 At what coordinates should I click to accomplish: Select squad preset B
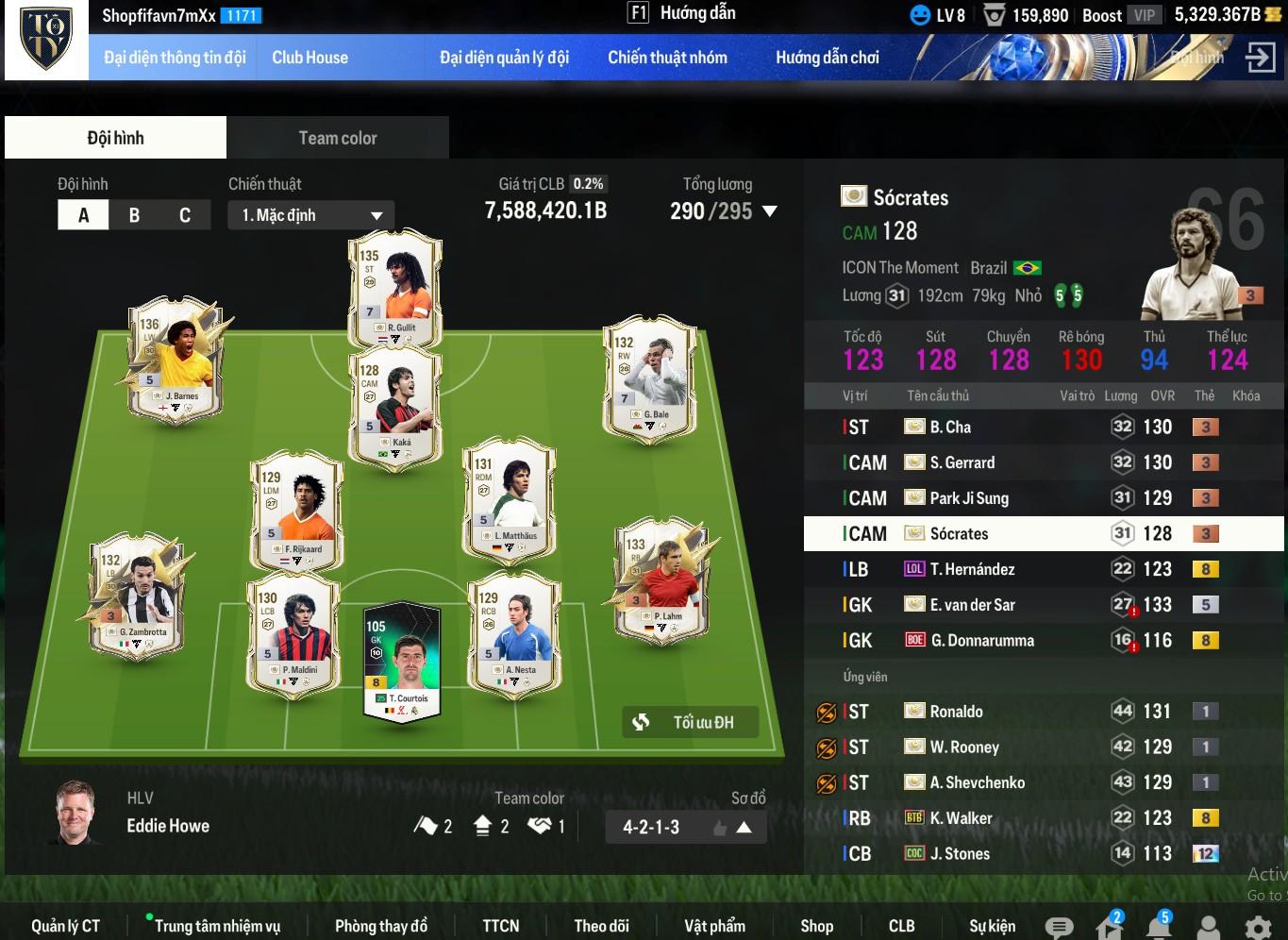coord(134,215)
